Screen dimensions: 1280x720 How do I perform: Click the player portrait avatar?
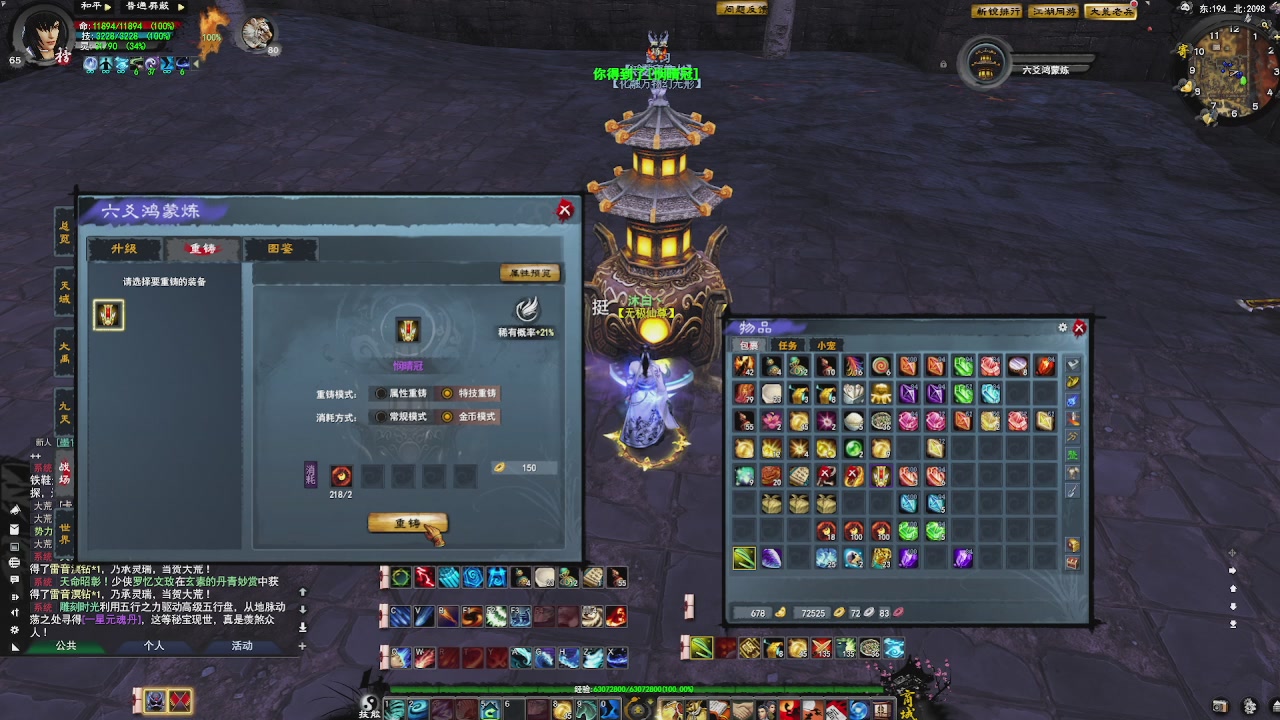tap(42, 36)
